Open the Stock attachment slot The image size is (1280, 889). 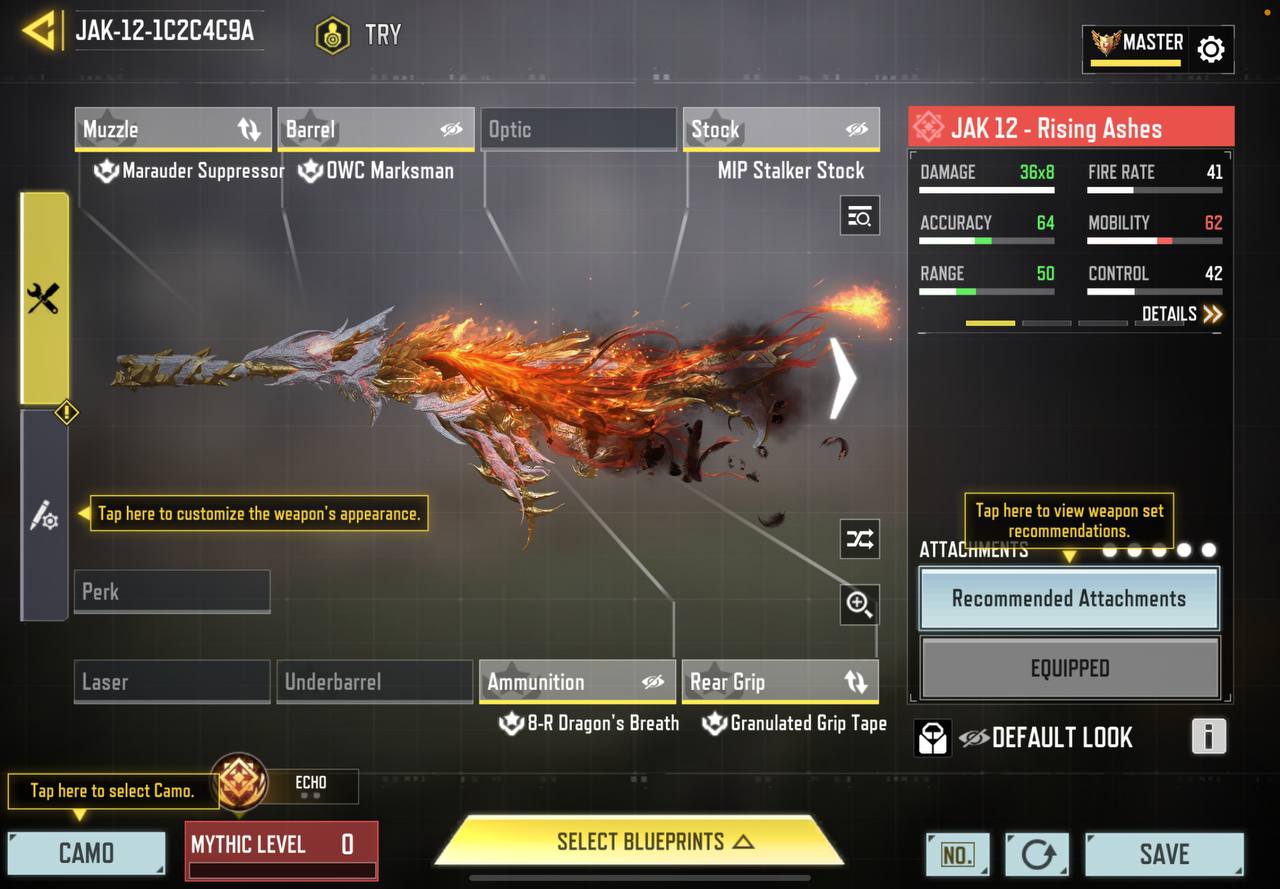(780, 129)
